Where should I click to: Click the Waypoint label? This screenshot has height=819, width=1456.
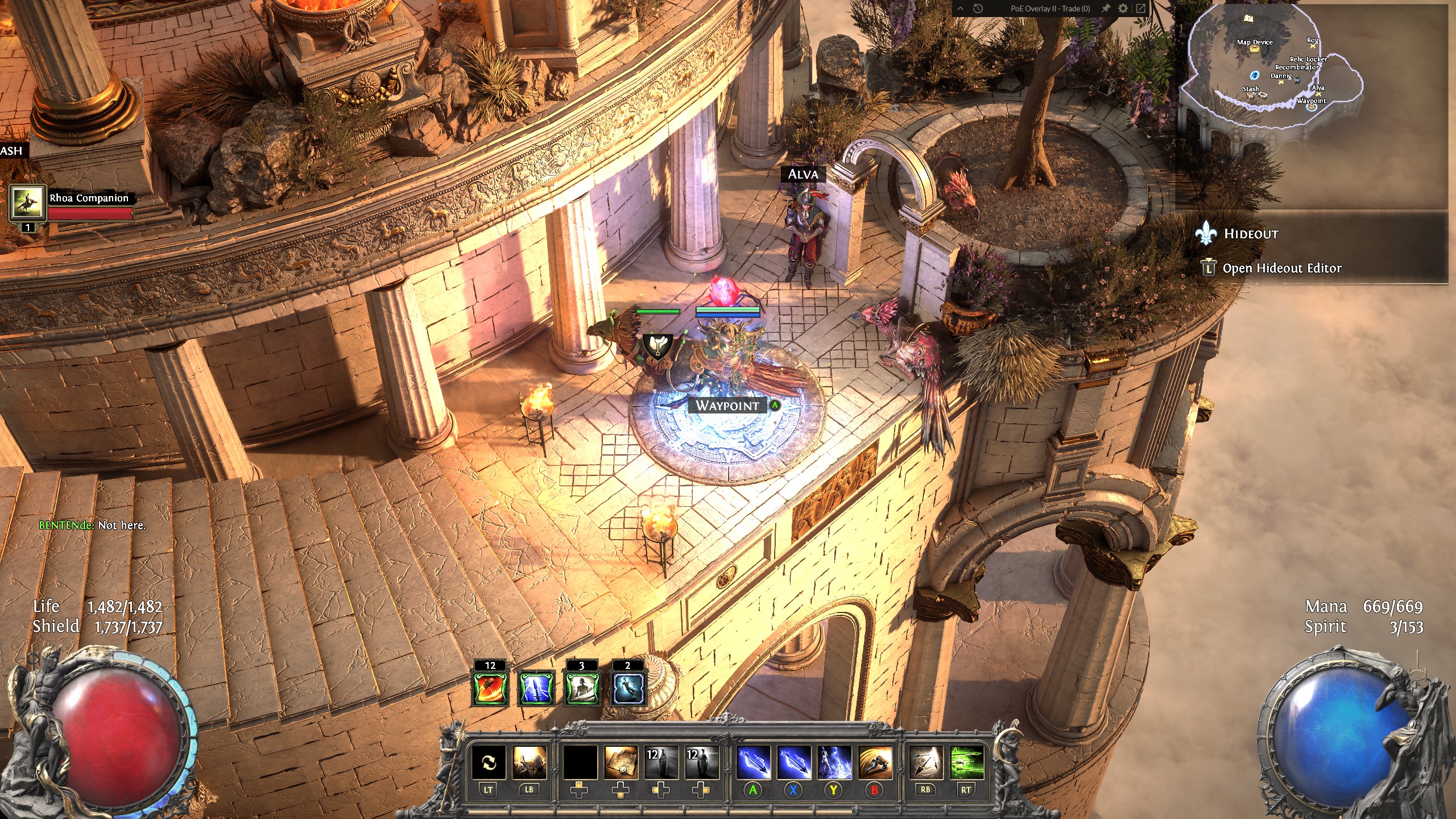pyautogui.click(x=727, y=406)
